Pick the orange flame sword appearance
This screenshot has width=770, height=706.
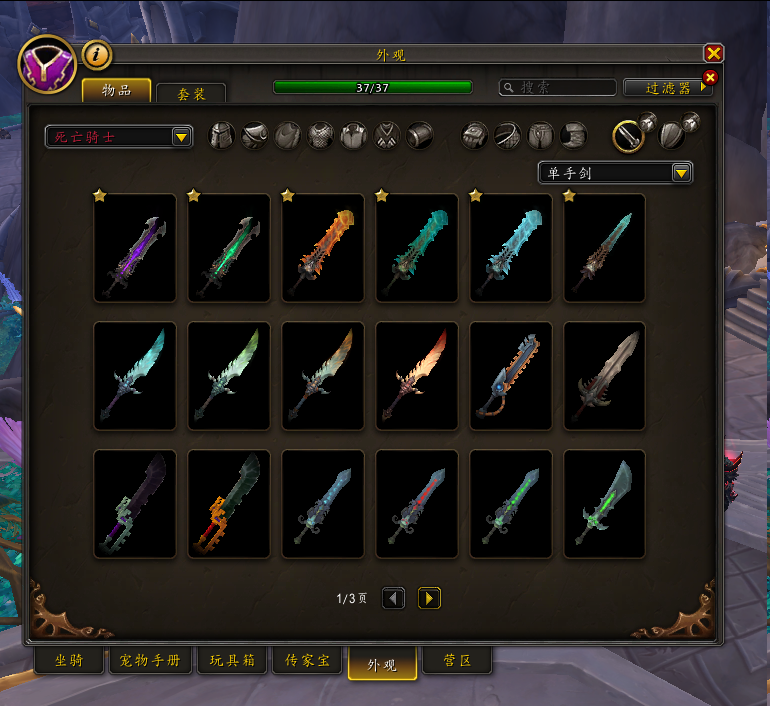pyautogui.click(x=323, y=248)
